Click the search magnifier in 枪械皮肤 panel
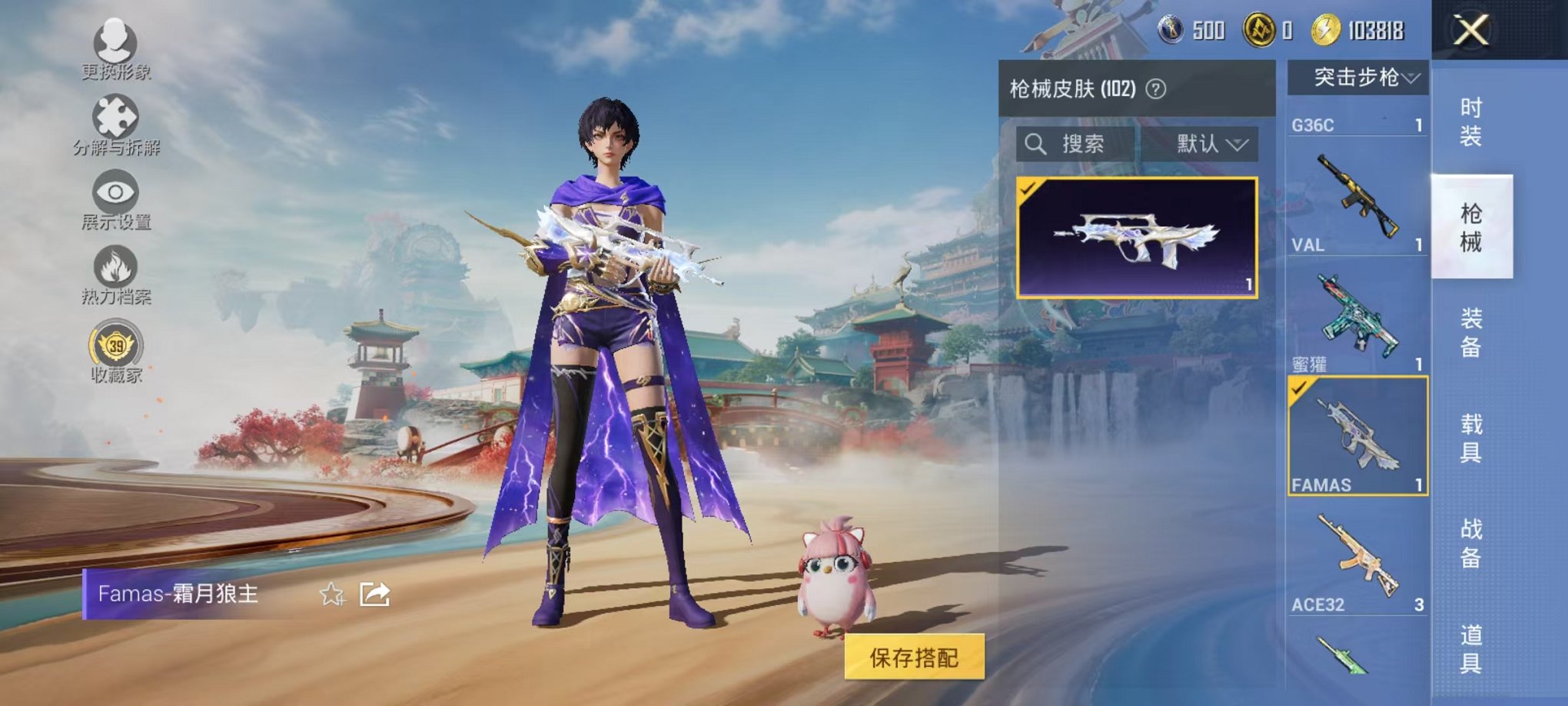This screenshot has width=1568, height=706. point(1036,144)
